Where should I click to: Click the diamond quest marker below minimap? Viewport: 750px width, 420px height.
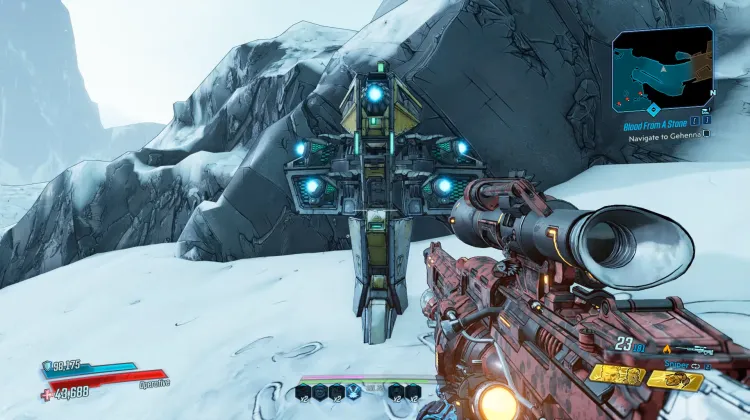pos(653,110)
